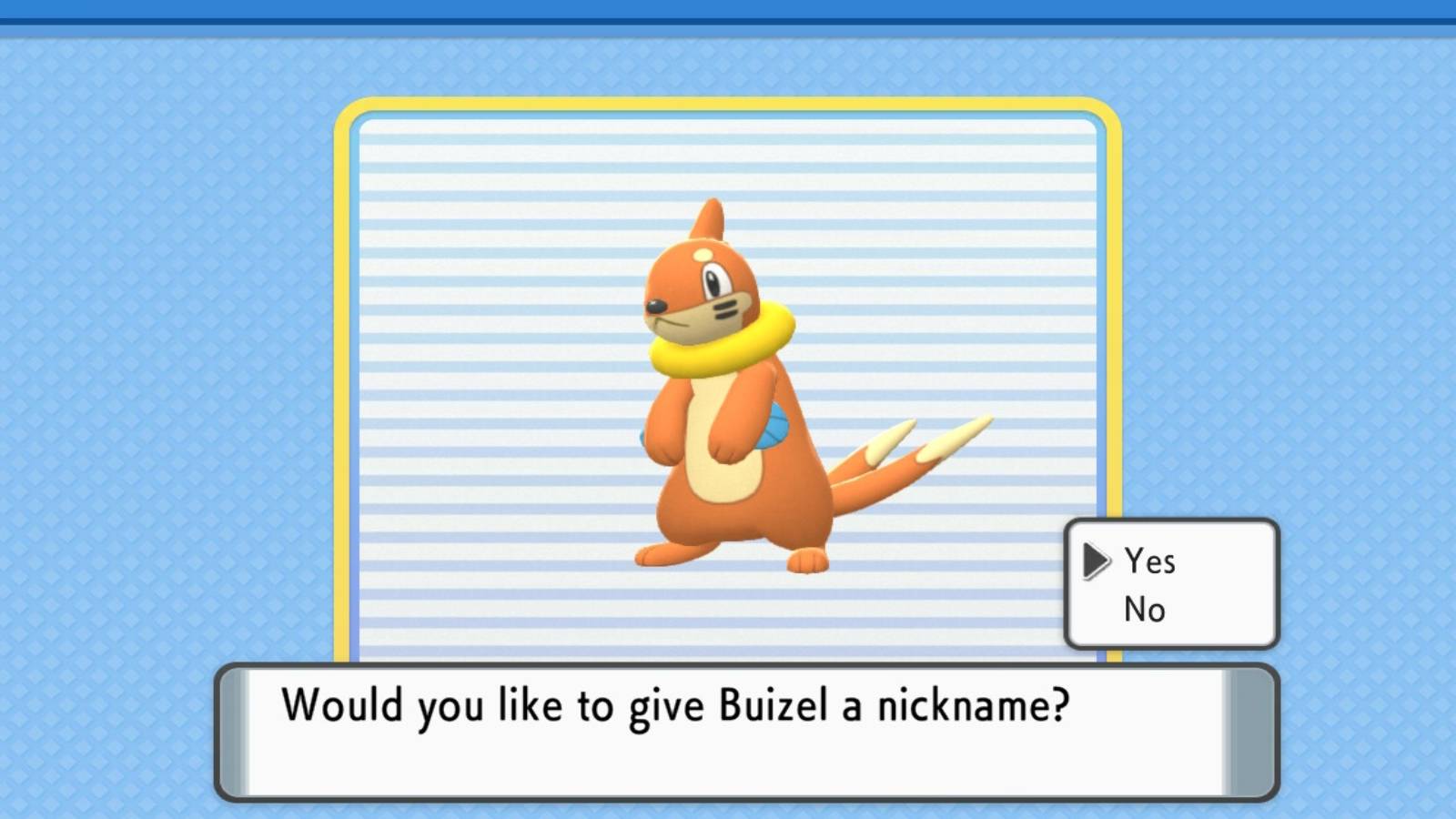Select No to skip the nickname
Viewport: 1456px width, 819px height.
(x=1144, y=610)
